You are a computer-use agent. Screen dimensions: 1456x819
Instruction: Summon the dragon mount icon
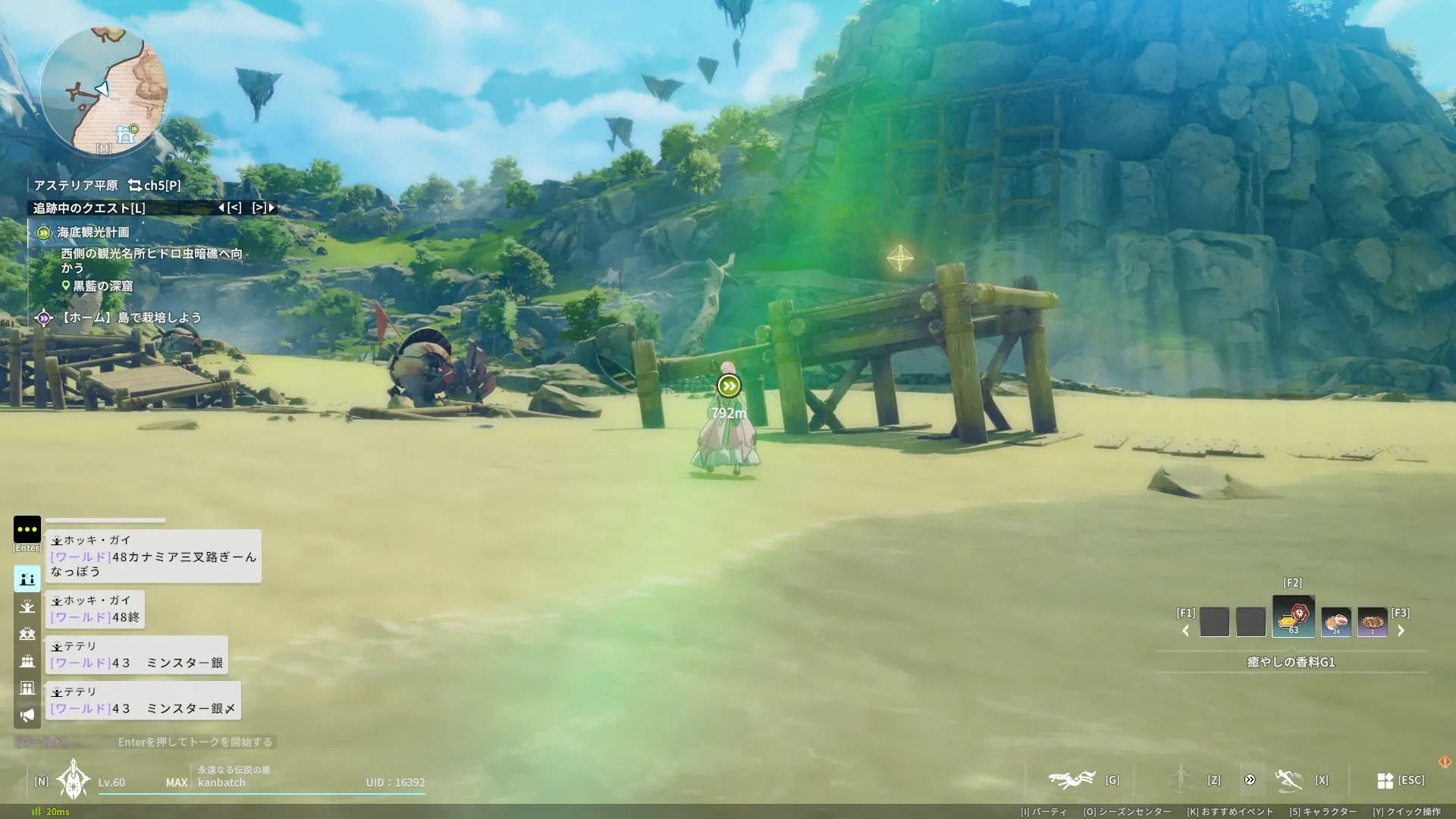1072,780
